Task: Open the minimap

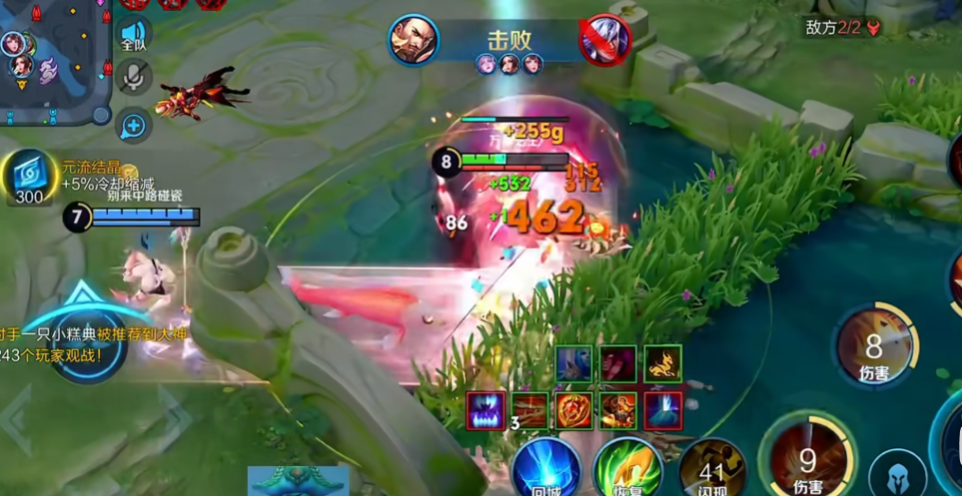Action: pyautogui.click(x=50, y=60)
